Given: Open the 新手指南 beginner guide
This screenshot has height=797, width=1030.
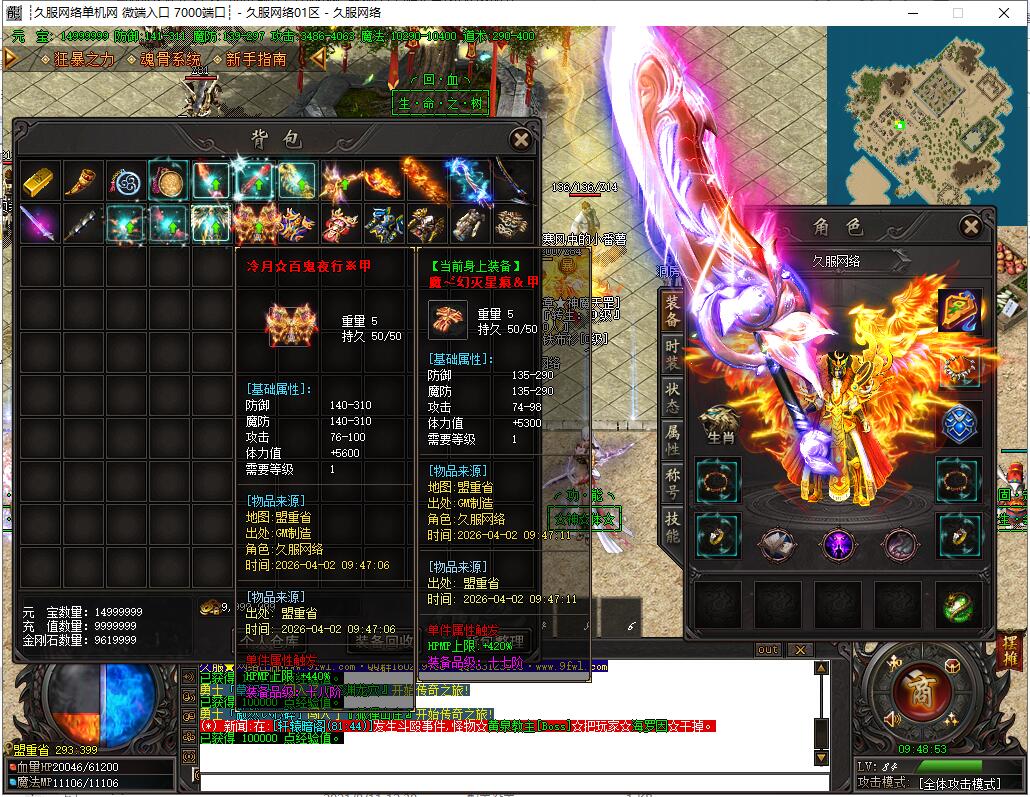Looking at the screenshot, I should pos(256,59).
